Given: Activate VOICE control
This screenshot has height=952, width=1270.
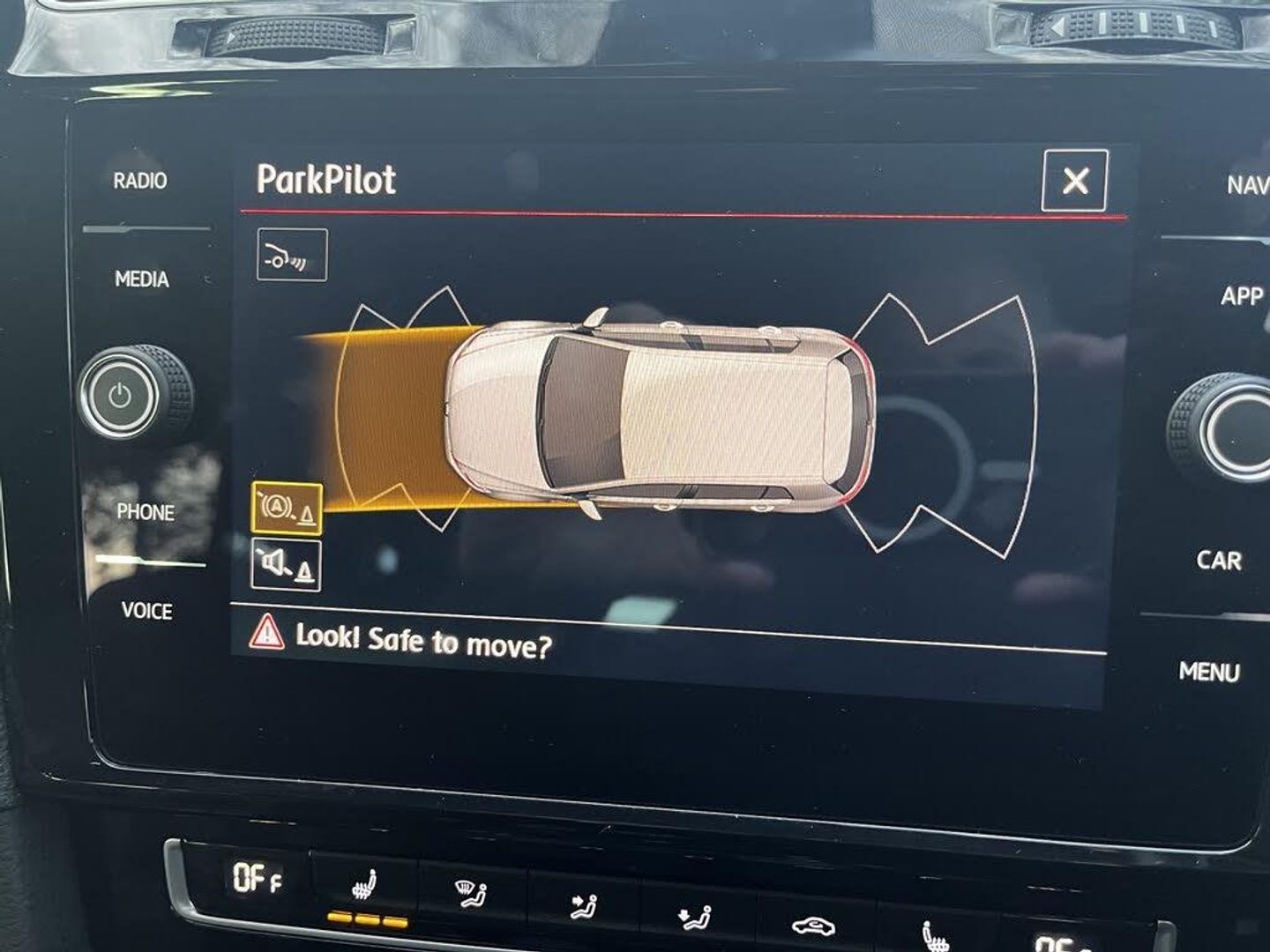Looking at the screenshot, I should (x=147, y=610).
